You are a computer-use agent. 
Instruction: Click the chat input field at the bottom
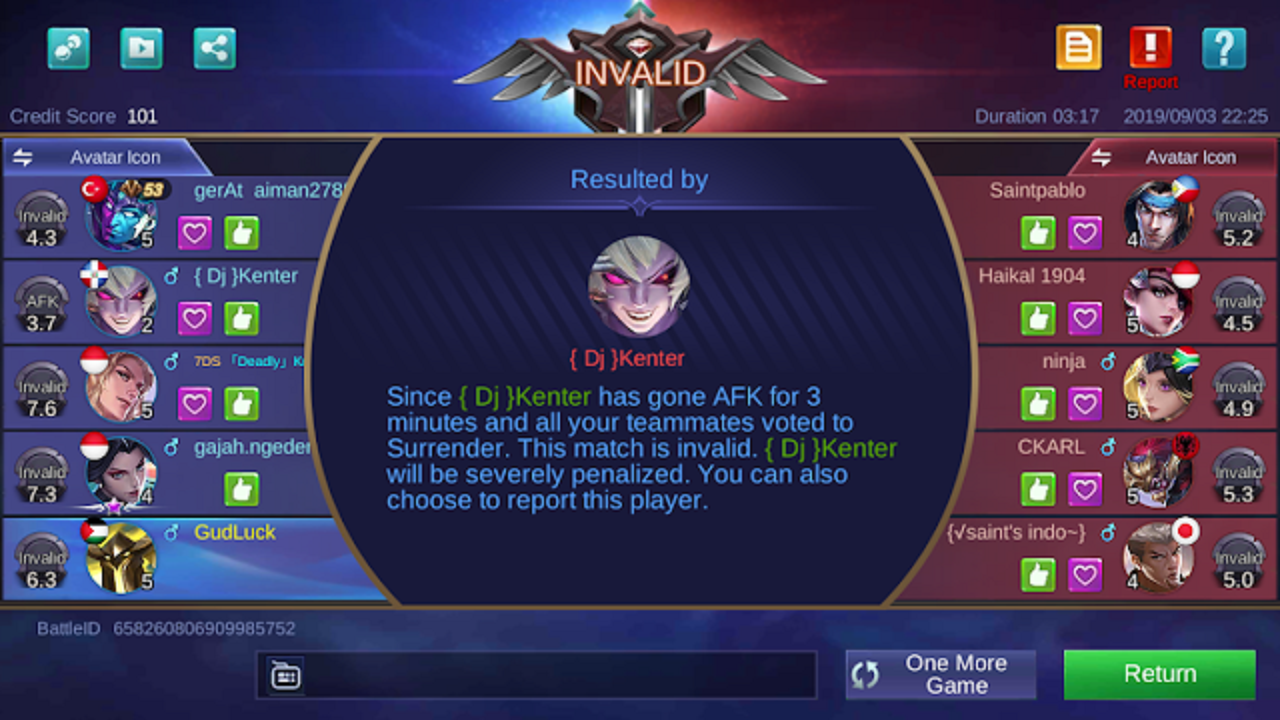540,675
